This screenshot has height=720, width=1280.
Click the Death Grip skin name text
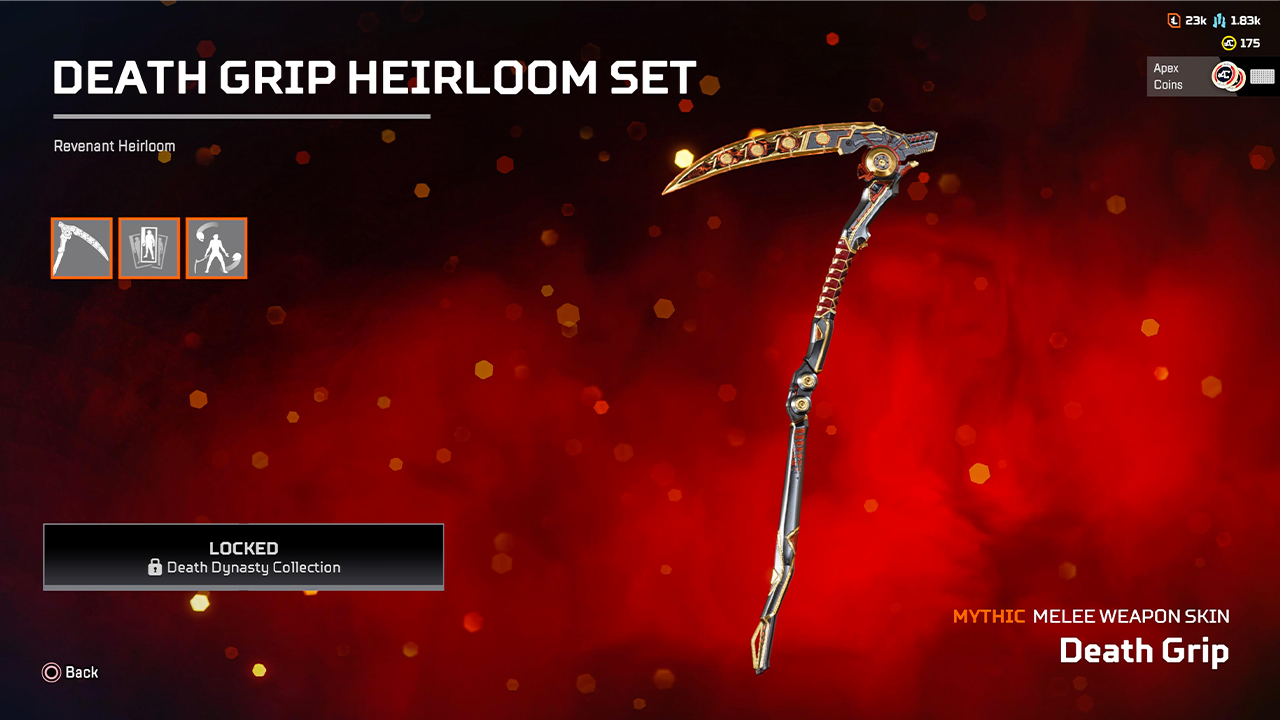pyautogui.click(x=1144, y=651)
